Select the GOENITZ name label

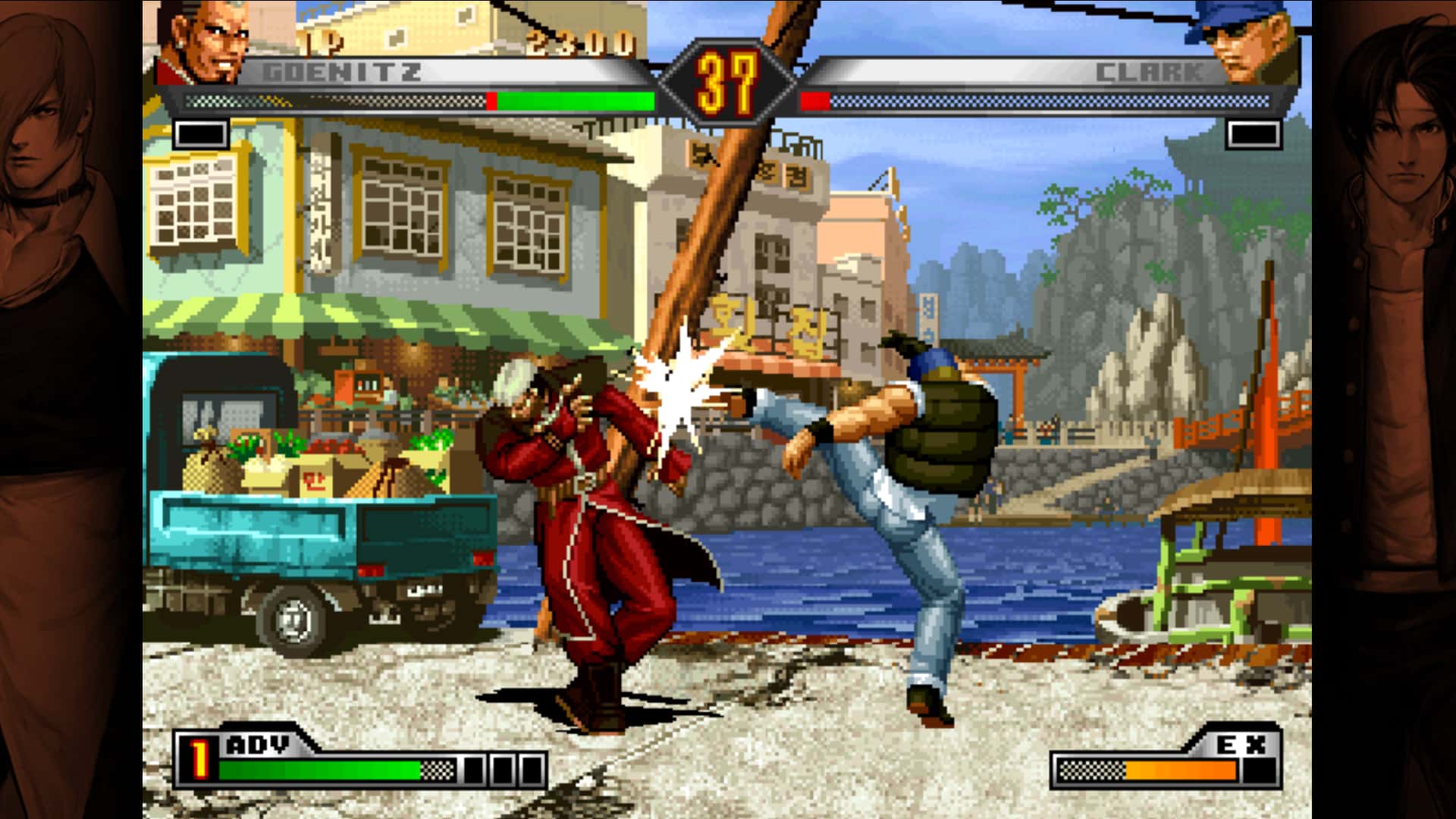pyautogui.click(x=340, y=71)
